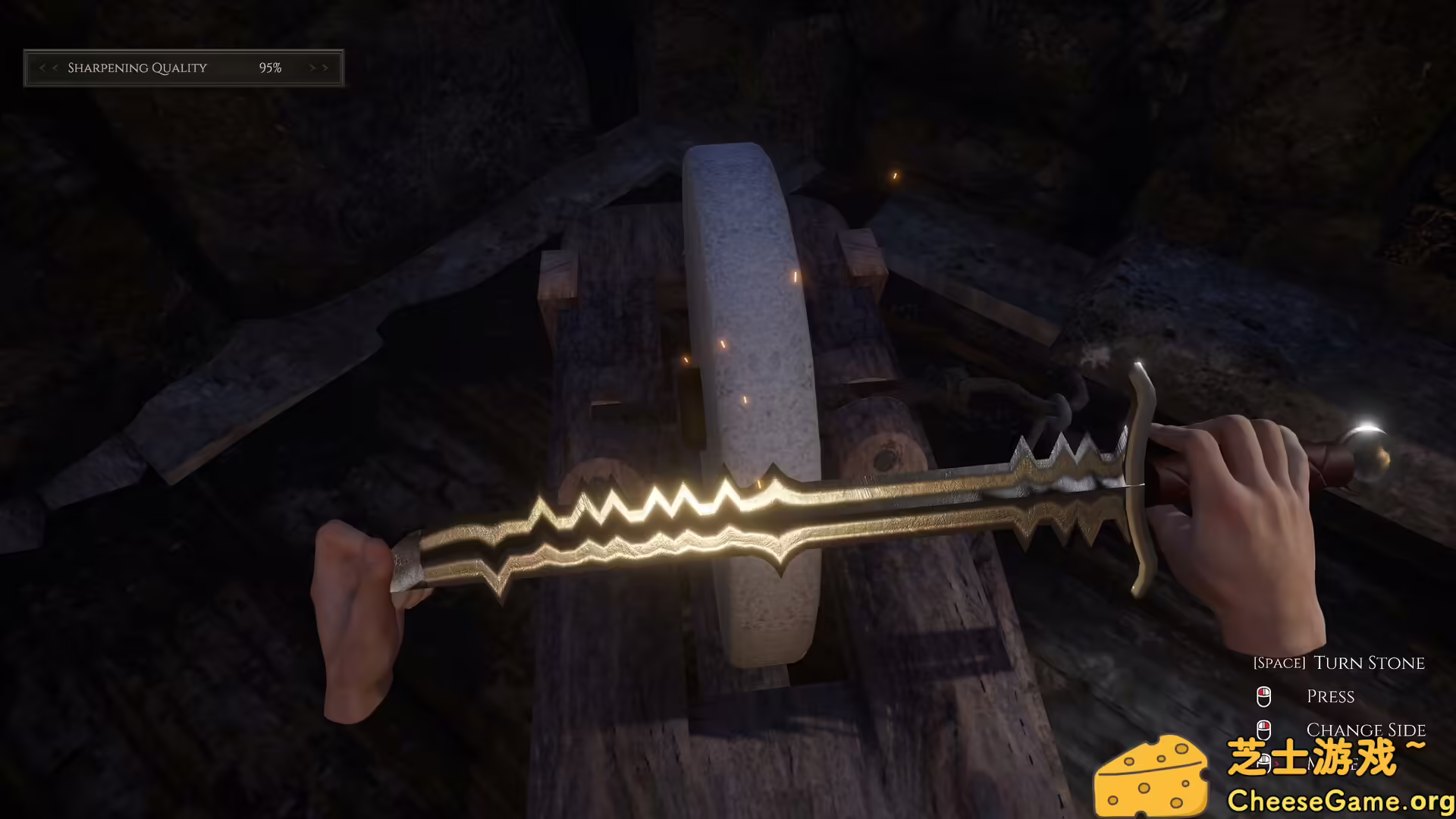Expand with the outer left chevron on Sharpening Quality

click(x=42, y=67)
